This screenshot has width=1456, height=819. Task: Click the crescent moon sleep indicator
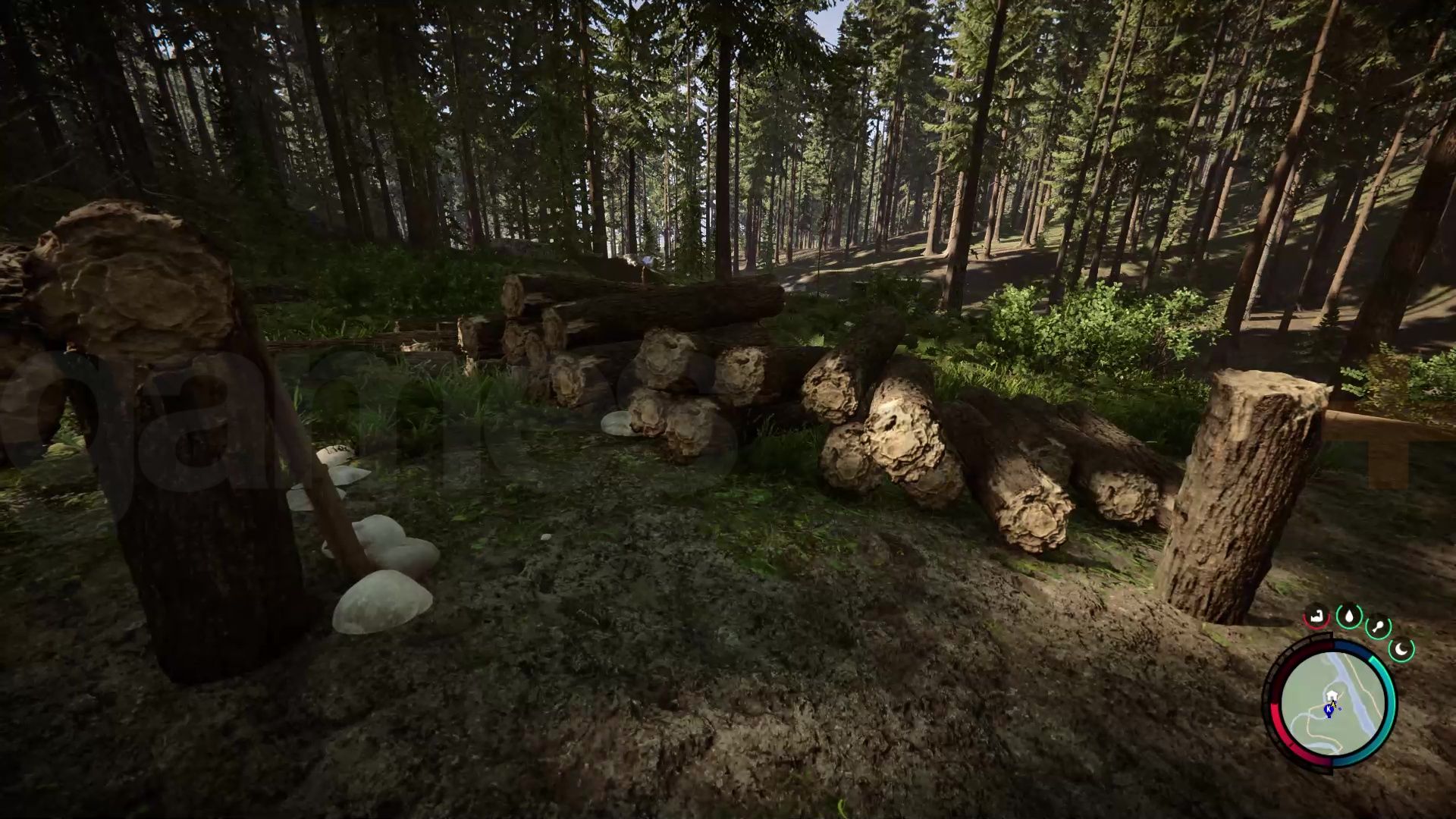pos(1401,648)
